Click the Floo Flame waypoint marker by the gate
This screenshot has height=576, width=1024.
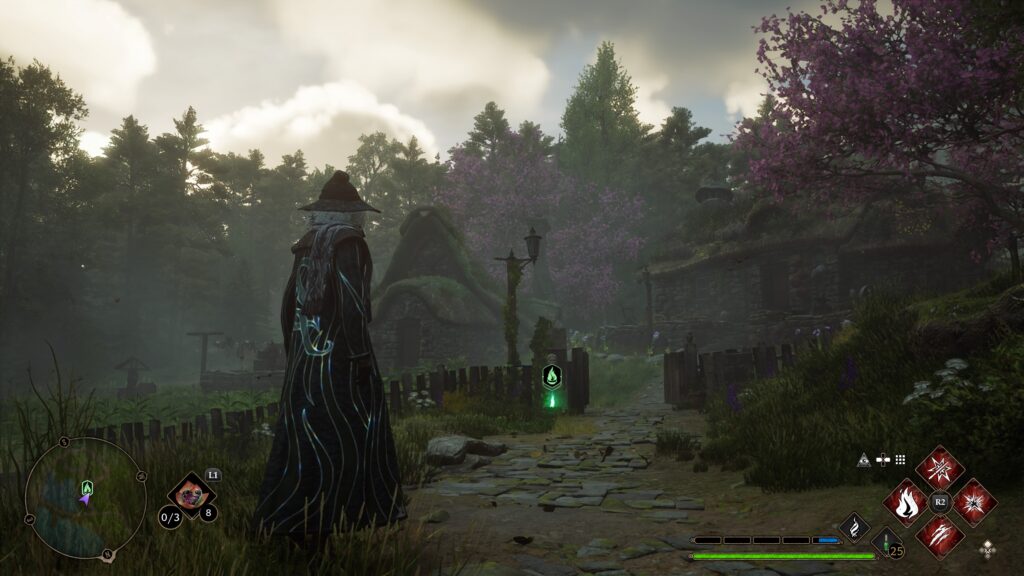click(x=551, y=377)
